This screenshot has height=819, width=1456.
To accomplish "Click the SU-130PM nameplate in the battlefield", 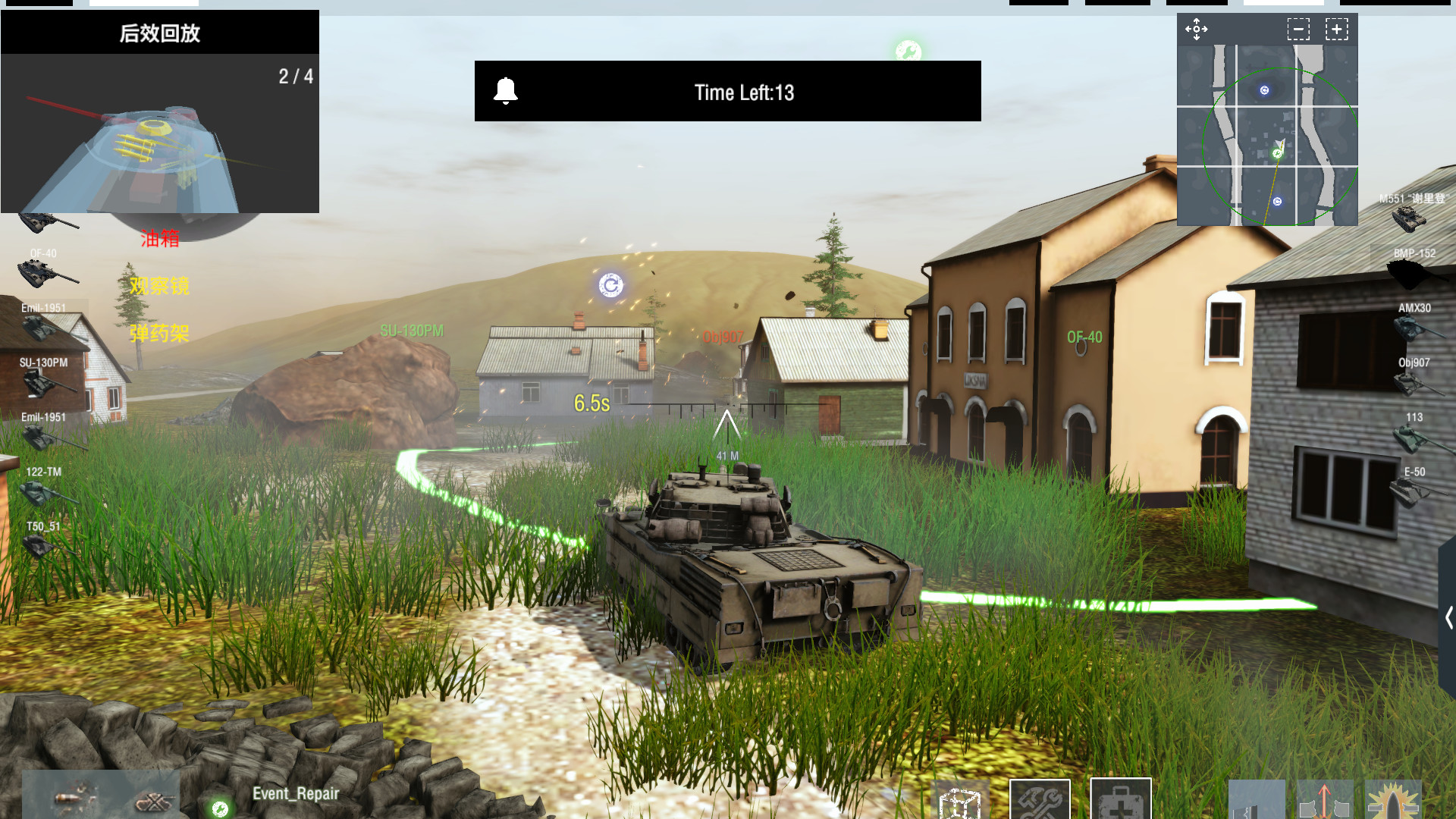I will [410, 331].
